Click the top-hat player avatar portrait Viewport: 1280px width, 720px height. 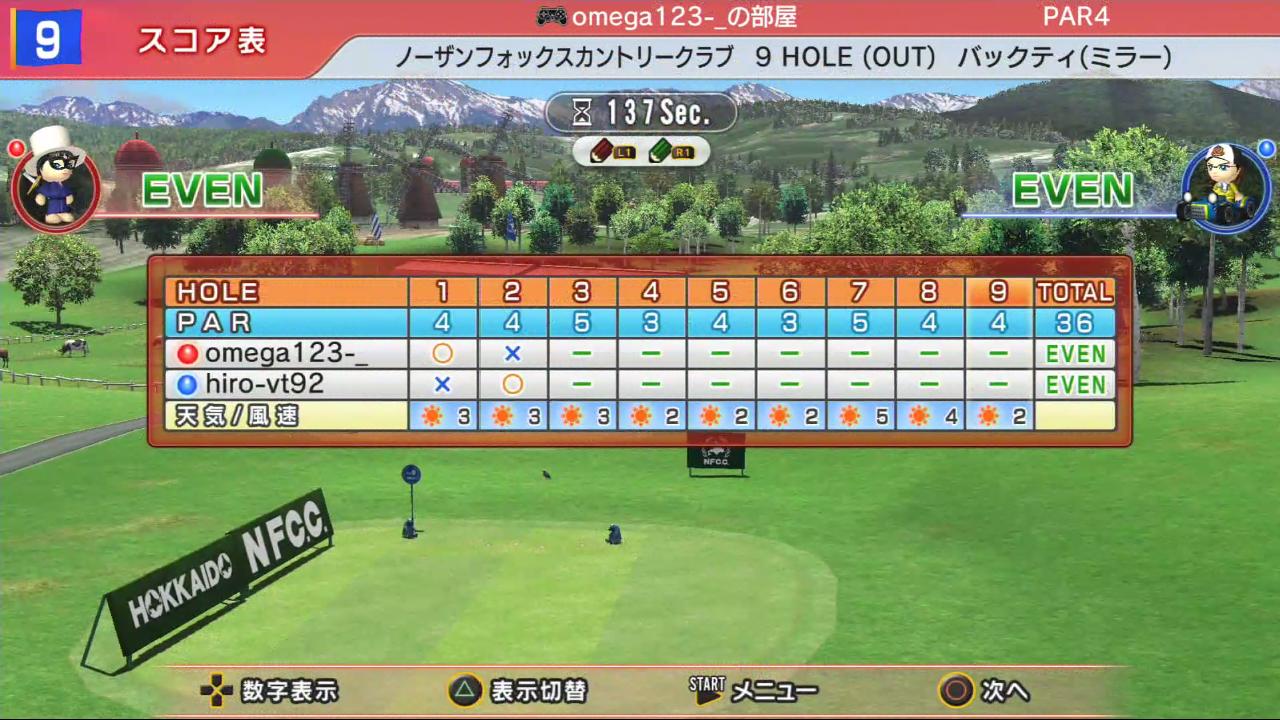pyautogui.click(x=55, y=181)
